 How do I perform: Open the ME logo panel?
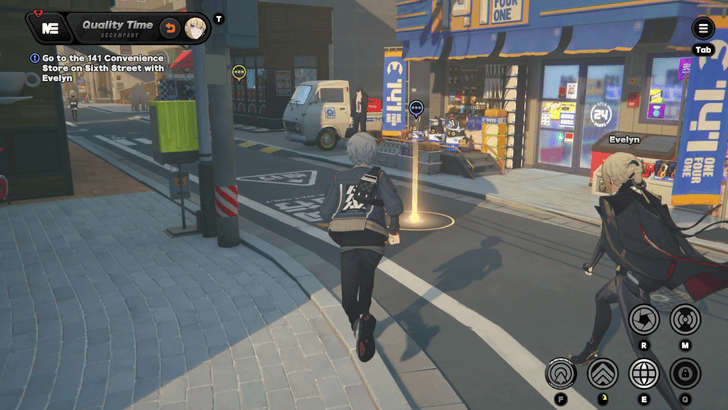pyautogui.click(x=49, y=27)
